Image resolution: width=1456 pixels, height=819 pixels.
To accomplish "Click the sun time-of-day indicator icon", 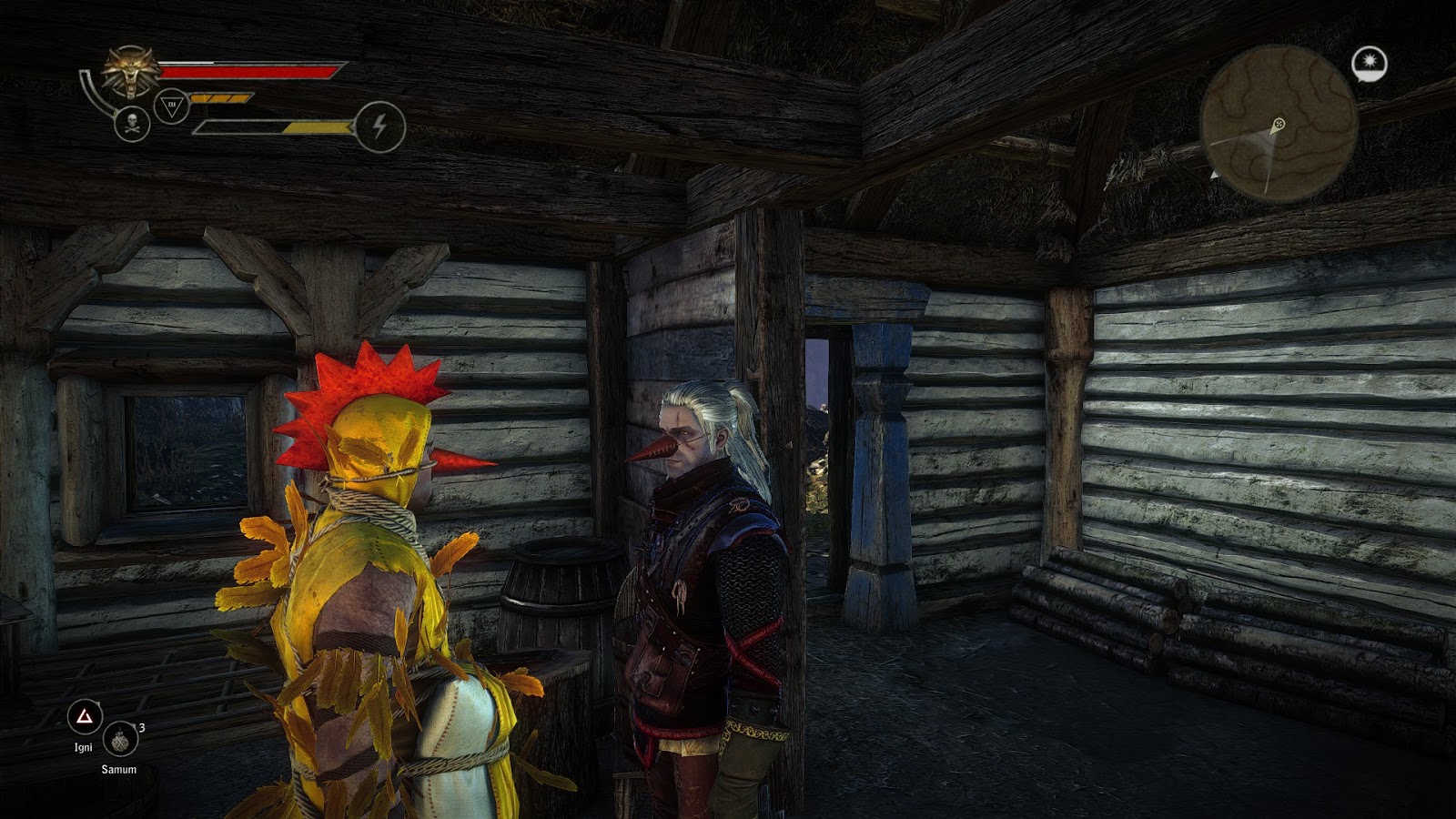I will [x=1370, y=60].
